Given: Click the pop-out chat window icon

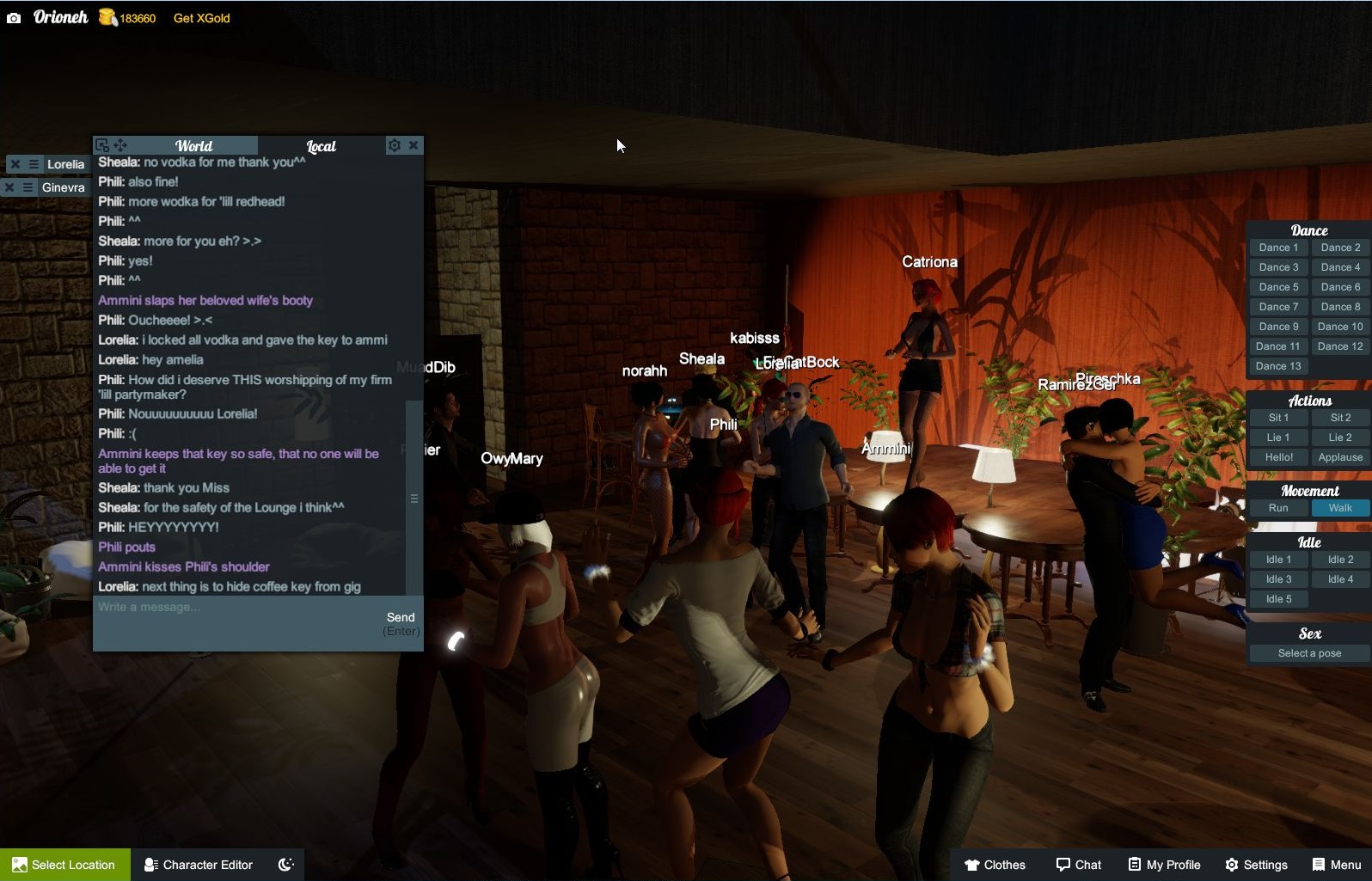Looking at the screenshot, I should (x=102, y=145).
